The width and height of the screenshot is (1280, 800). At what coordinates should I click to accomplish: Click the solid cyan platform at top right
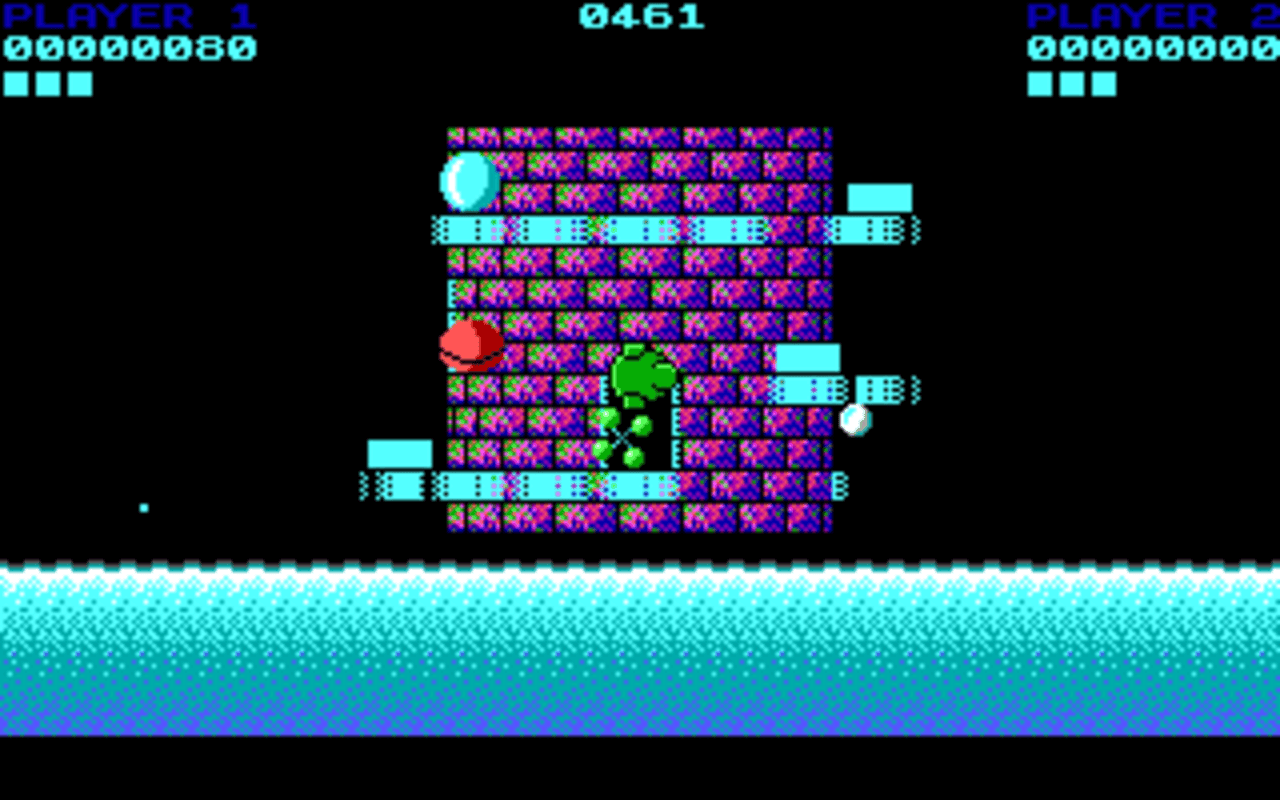(880, 199)
